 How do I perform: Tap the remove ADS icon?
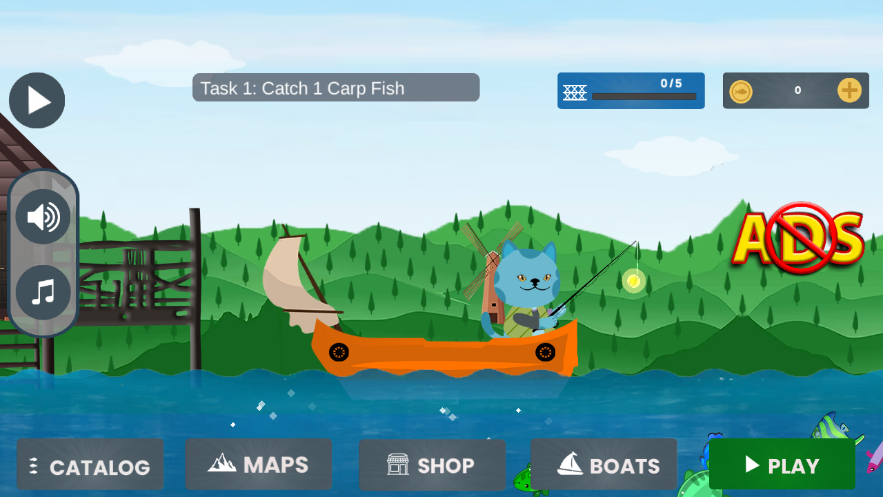pyautogui.click(x=798, y=238)
